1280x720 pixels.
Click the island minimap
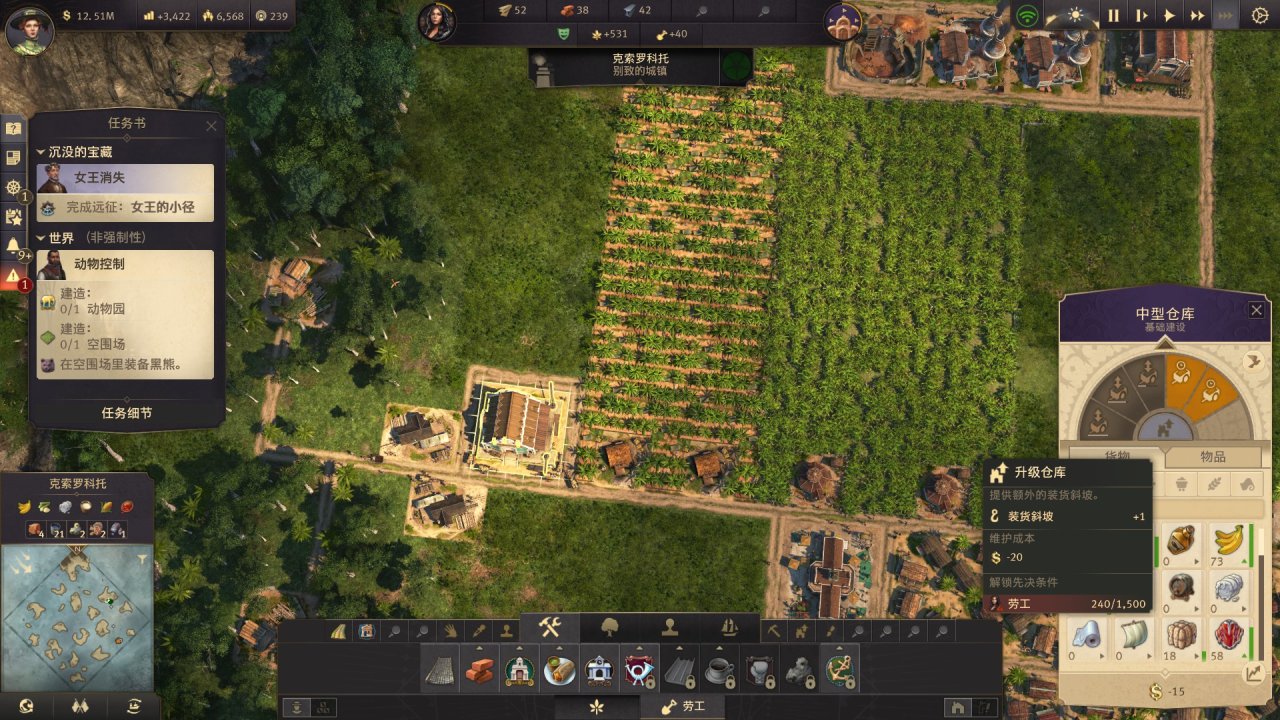tap(77, 602)
